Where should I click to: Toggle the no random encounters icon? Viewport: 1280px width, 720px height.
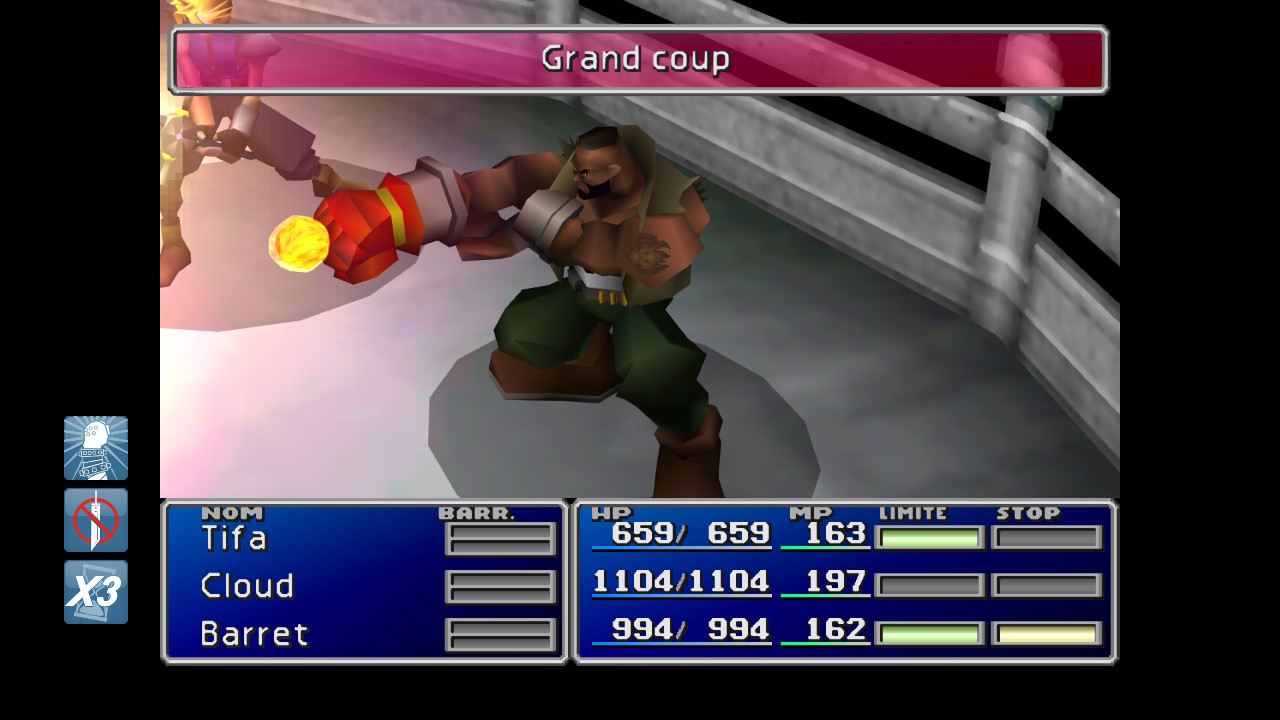tap(96, 520)
